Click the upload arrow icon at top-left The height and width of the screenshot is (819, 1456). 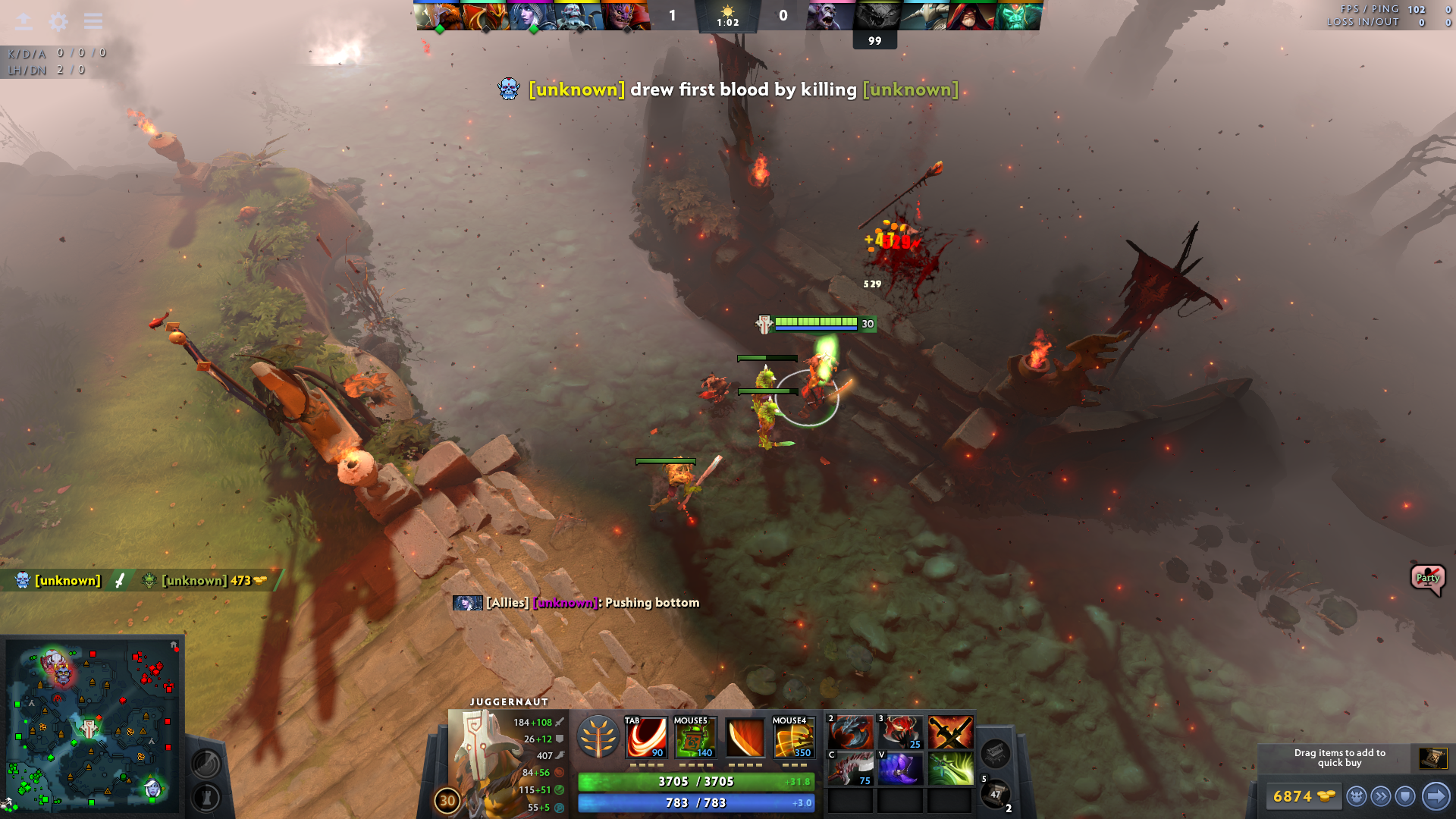click(x=24, y=21)
